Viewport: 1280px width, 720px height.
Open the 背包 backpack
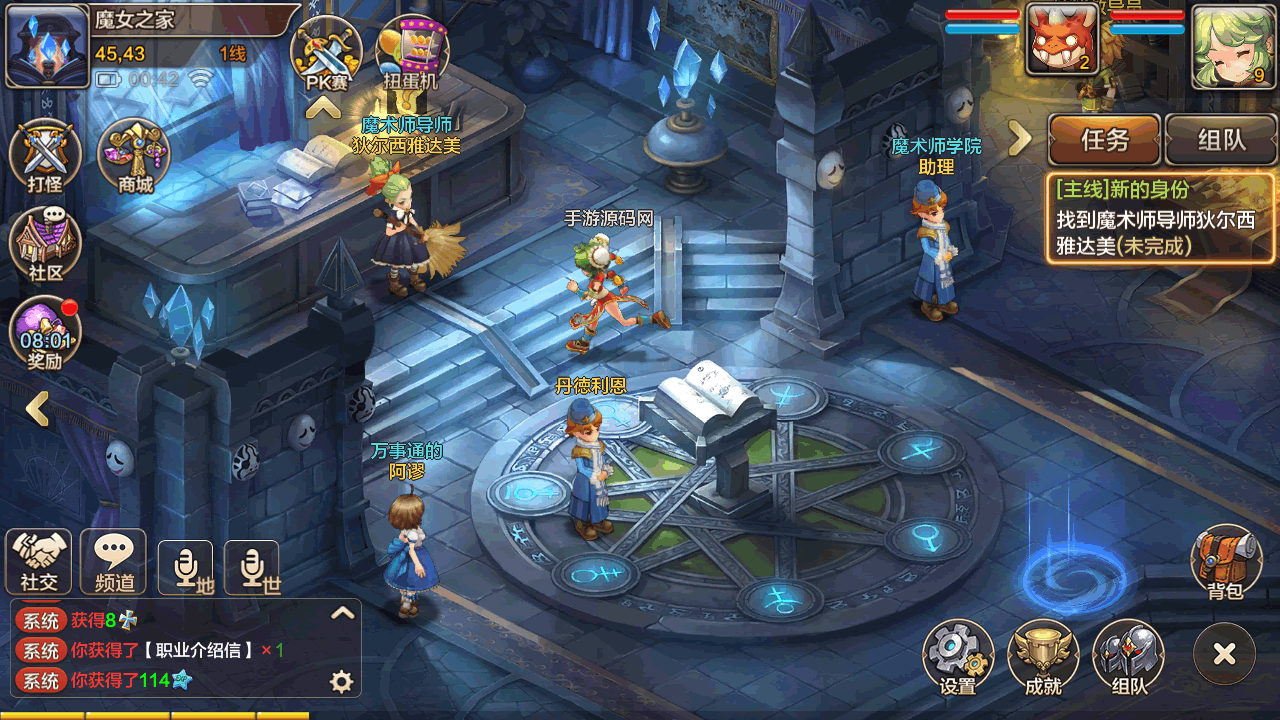pyautogui.click(x=1226, y=562)
